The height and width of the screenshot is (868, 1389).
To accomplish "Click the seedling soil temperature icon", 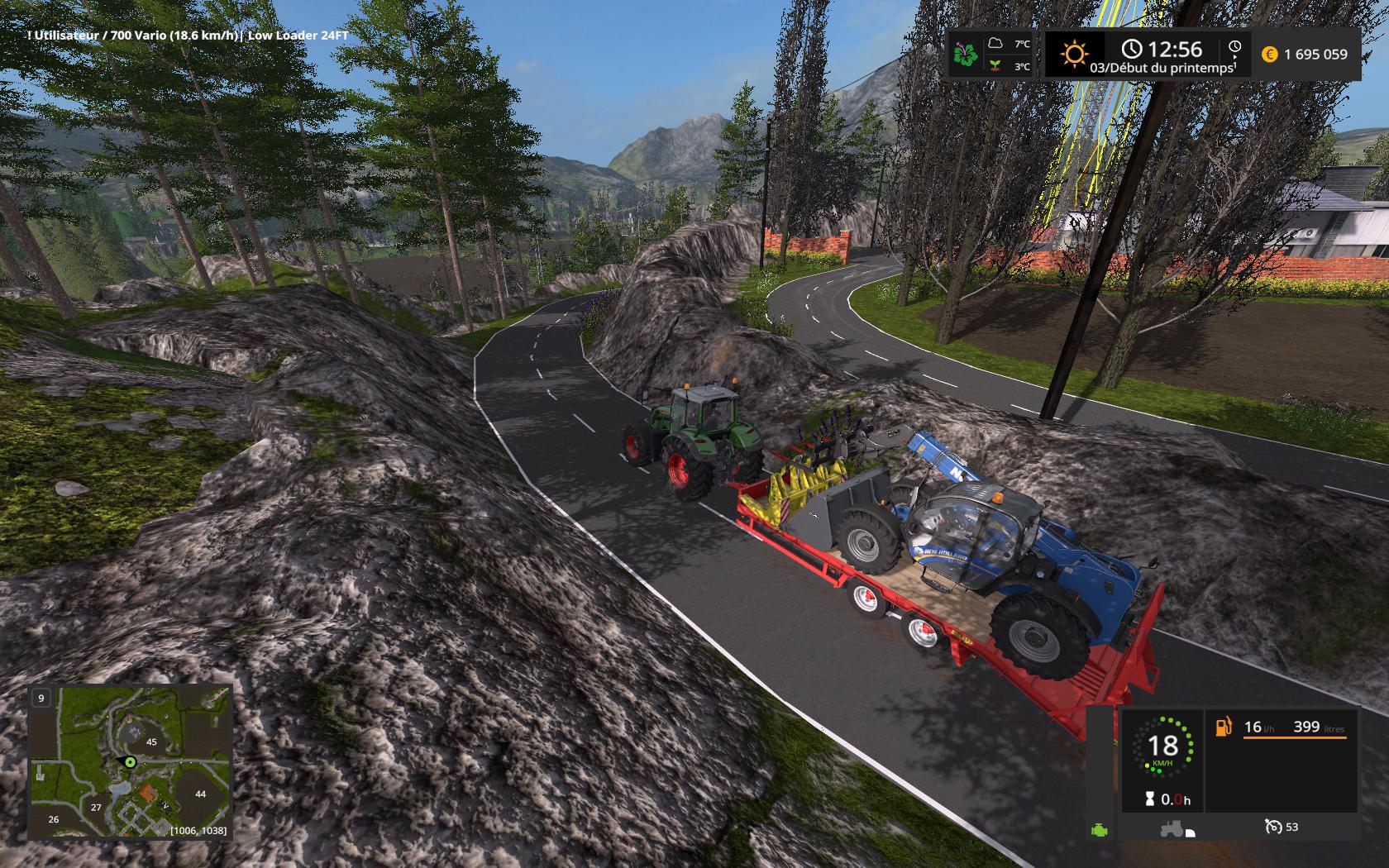I will click(x=996, y=65).
